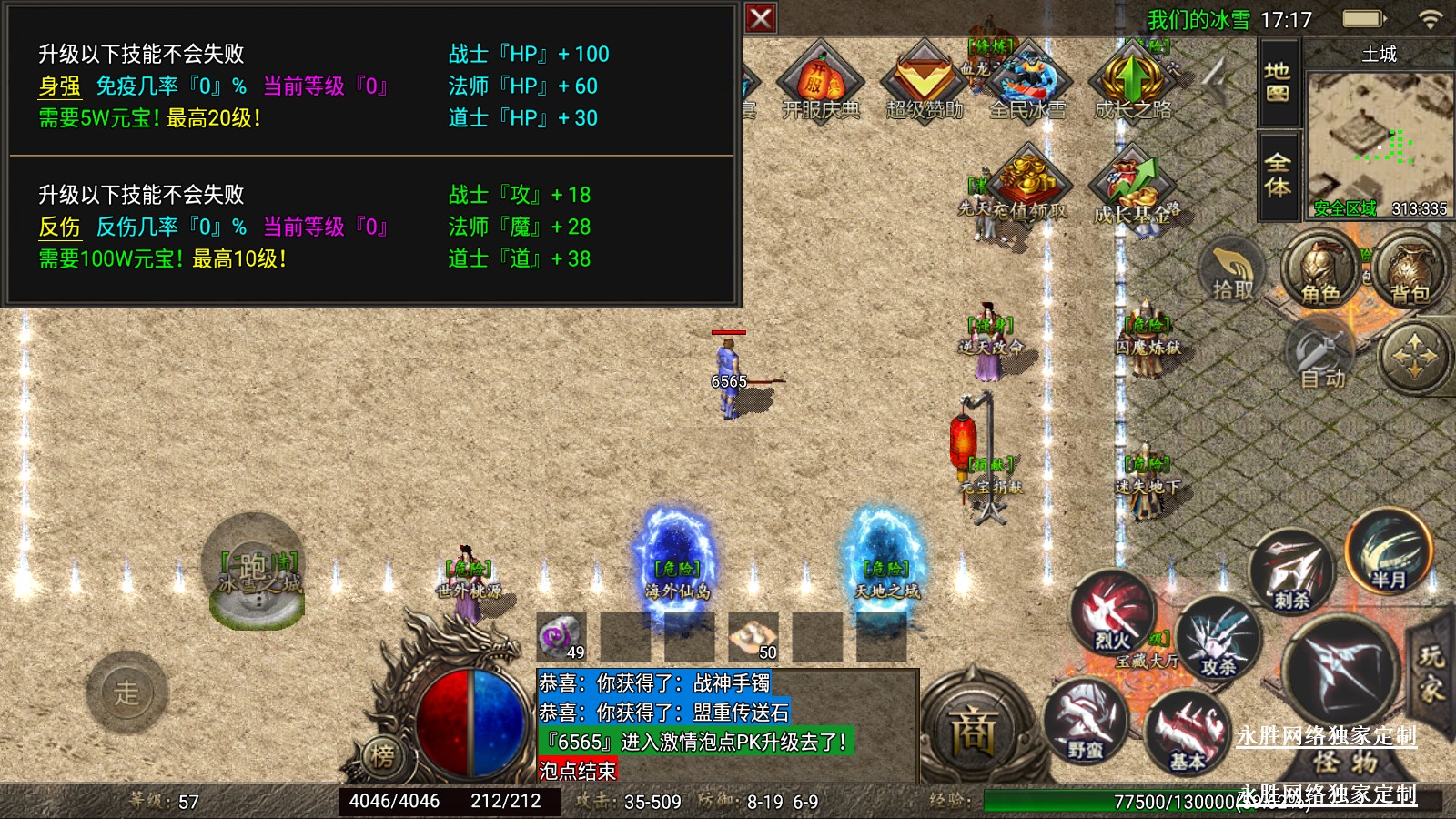
Task: Open the 土城 minimap
Action: pos(1378,136)
